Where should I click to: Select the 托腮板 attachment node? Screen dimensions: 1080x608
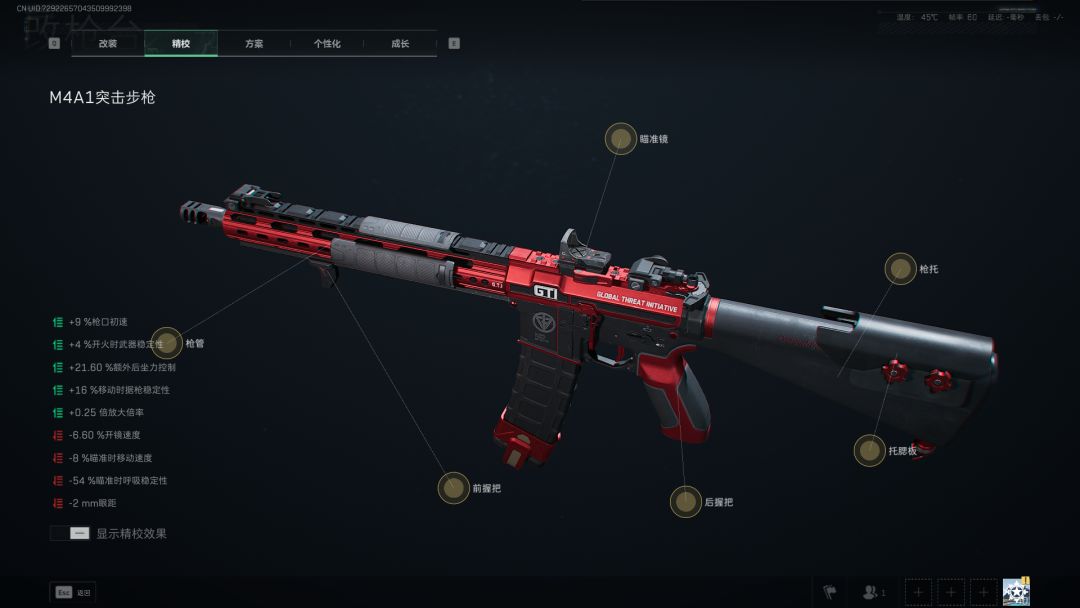pyautogui.click(x=870, y=450)
